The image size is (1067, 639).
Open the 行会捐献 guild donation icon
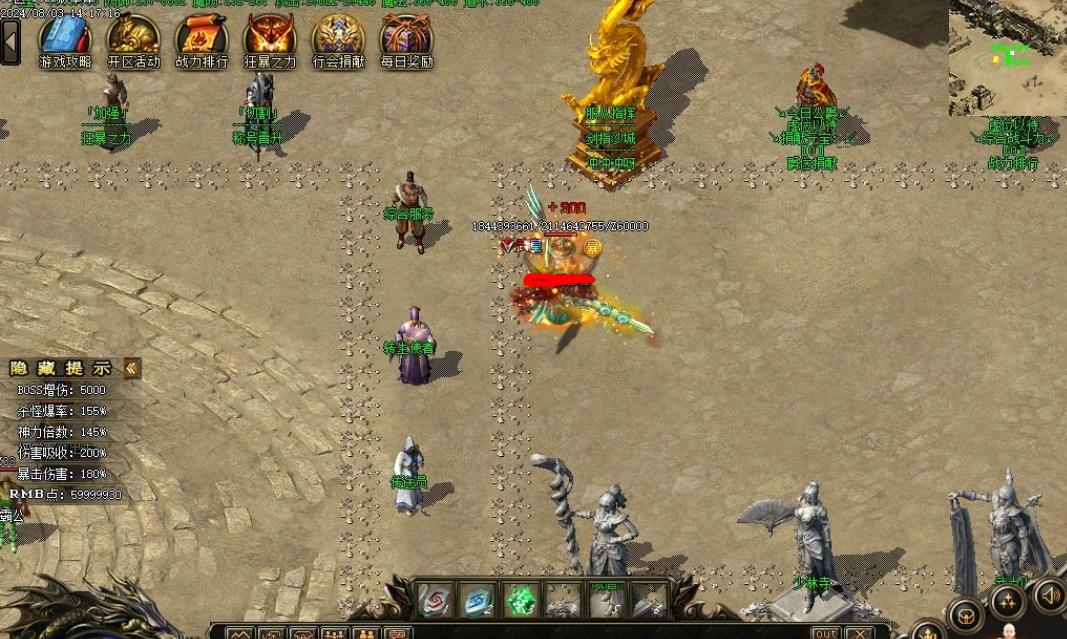point(338,37)
